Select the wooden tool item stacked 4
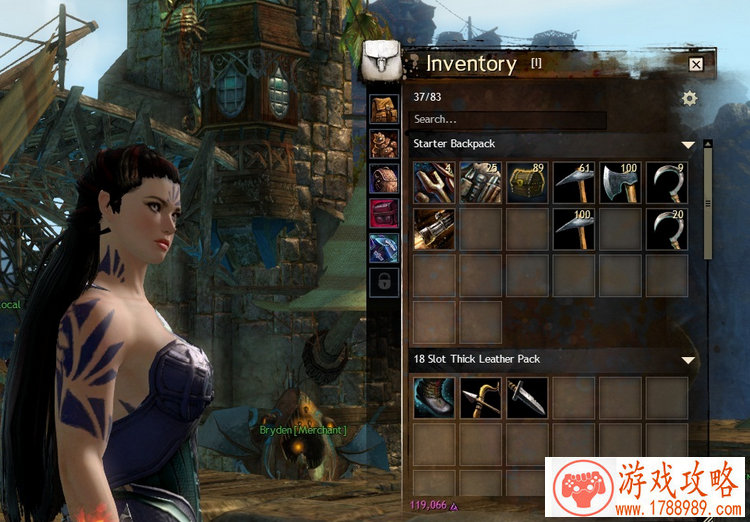 [434, 182]
